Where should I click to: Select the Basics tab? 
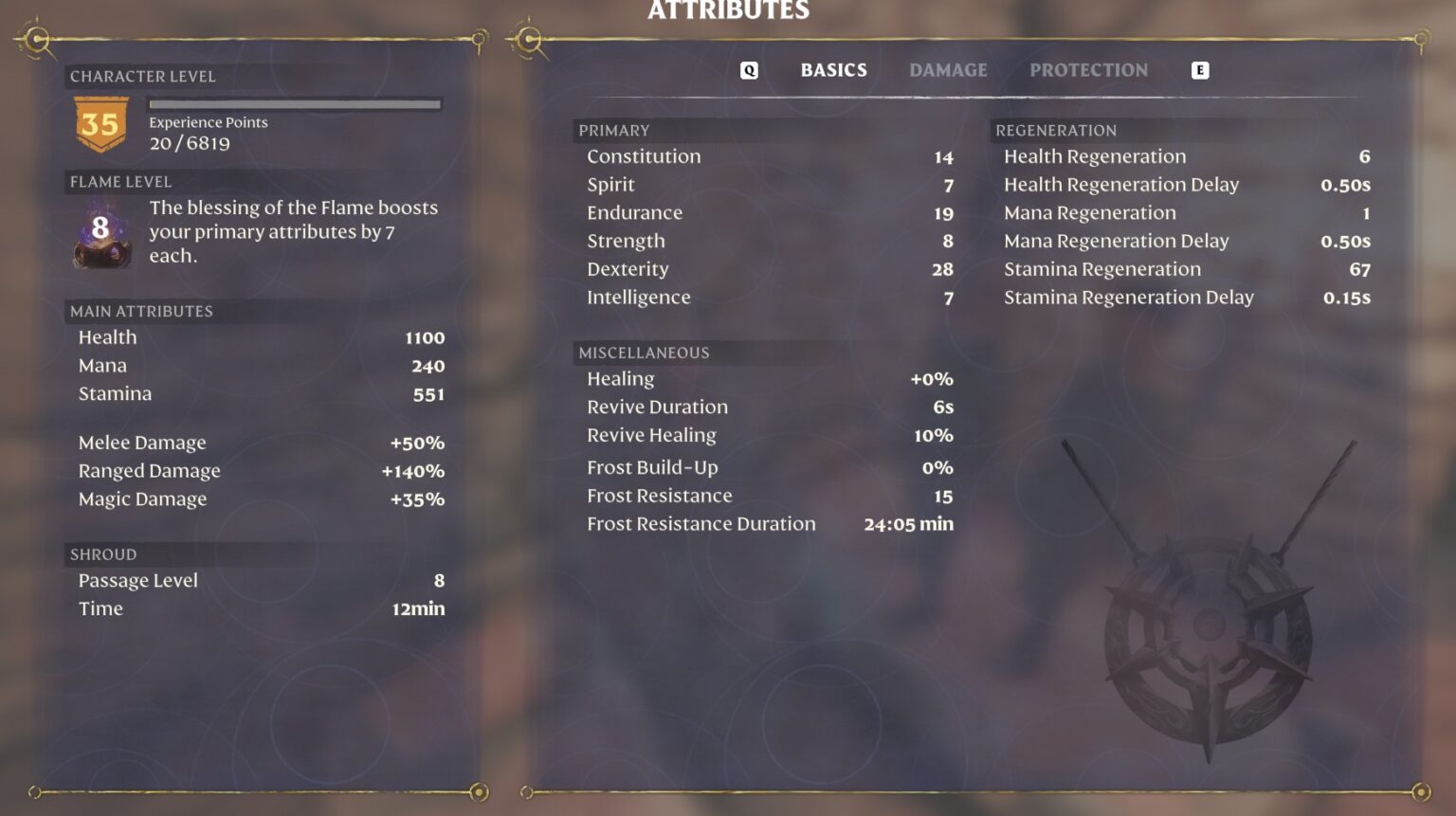tap(833, 69)
